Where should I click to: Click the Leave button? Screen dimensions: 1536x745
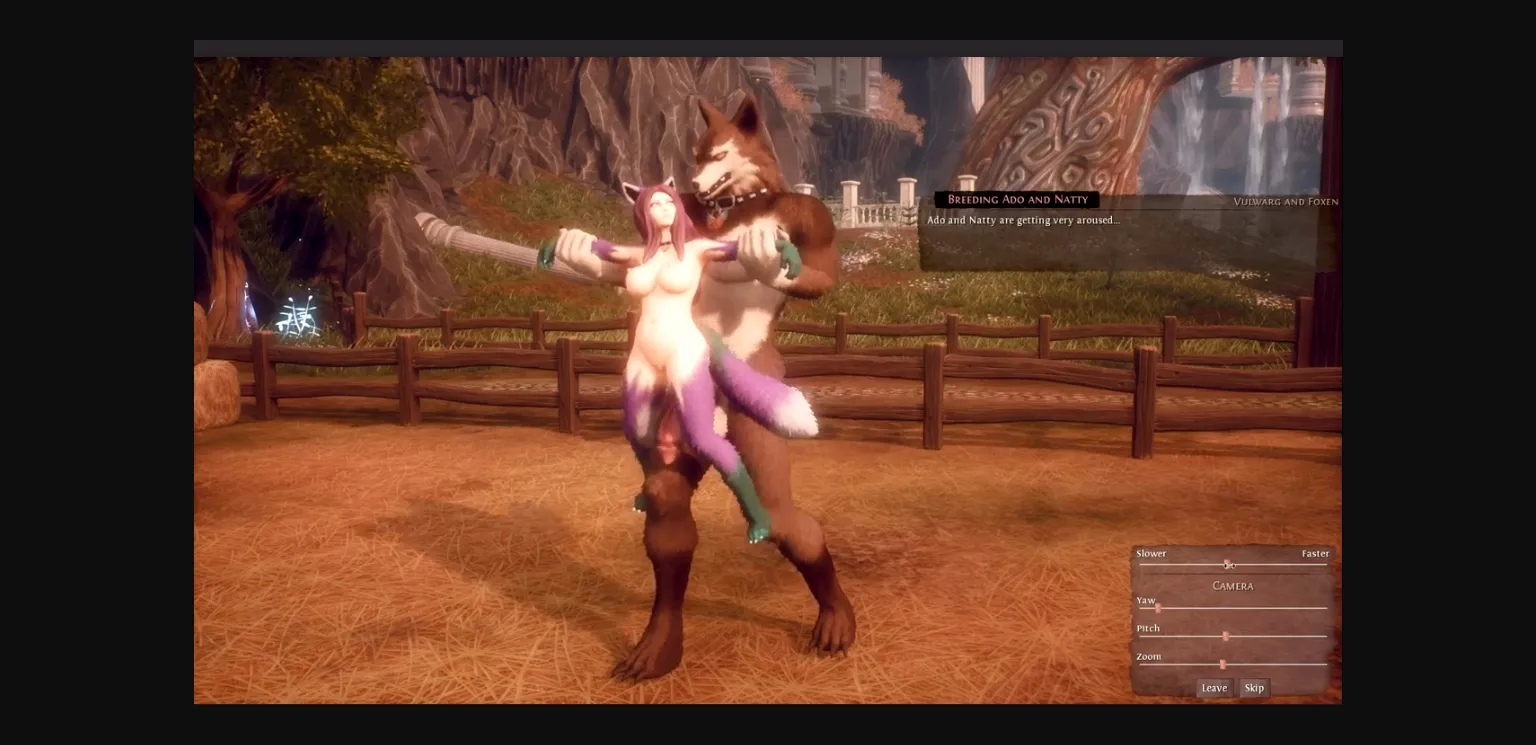1214,688
